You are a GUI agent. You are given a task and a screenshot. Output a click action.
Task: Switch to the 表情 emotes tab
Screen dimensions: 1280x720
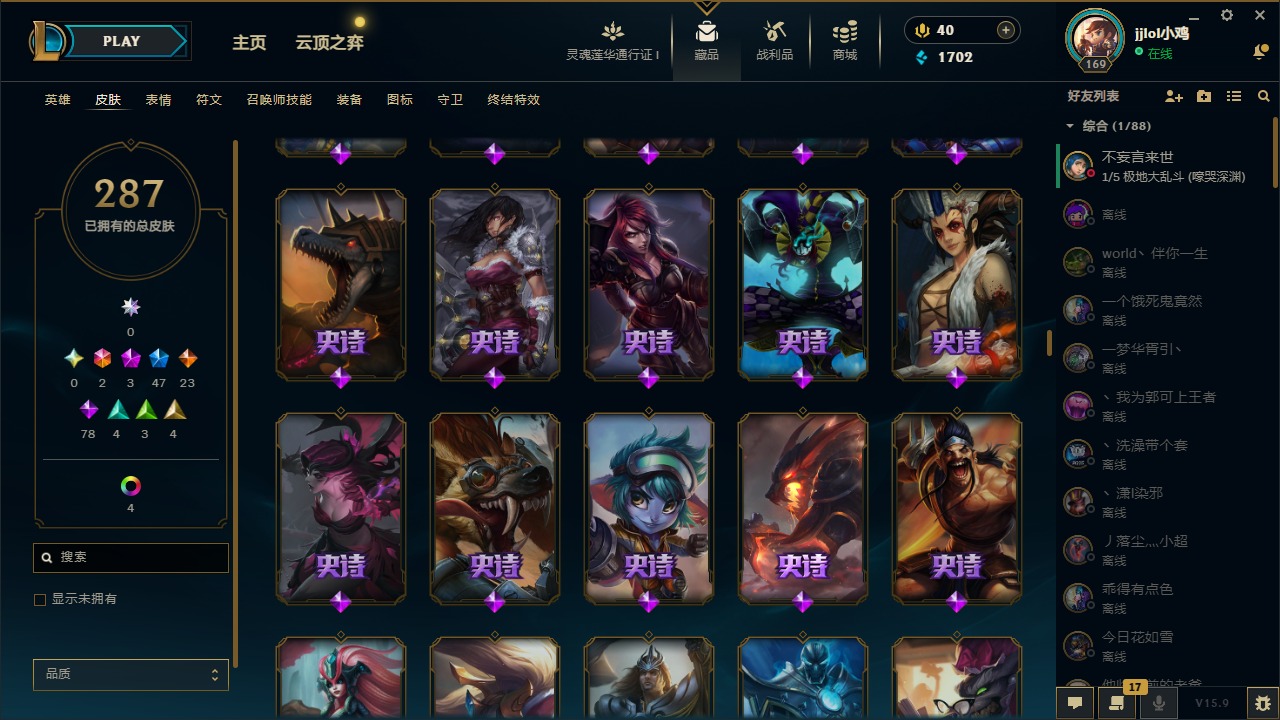[158, 100]
